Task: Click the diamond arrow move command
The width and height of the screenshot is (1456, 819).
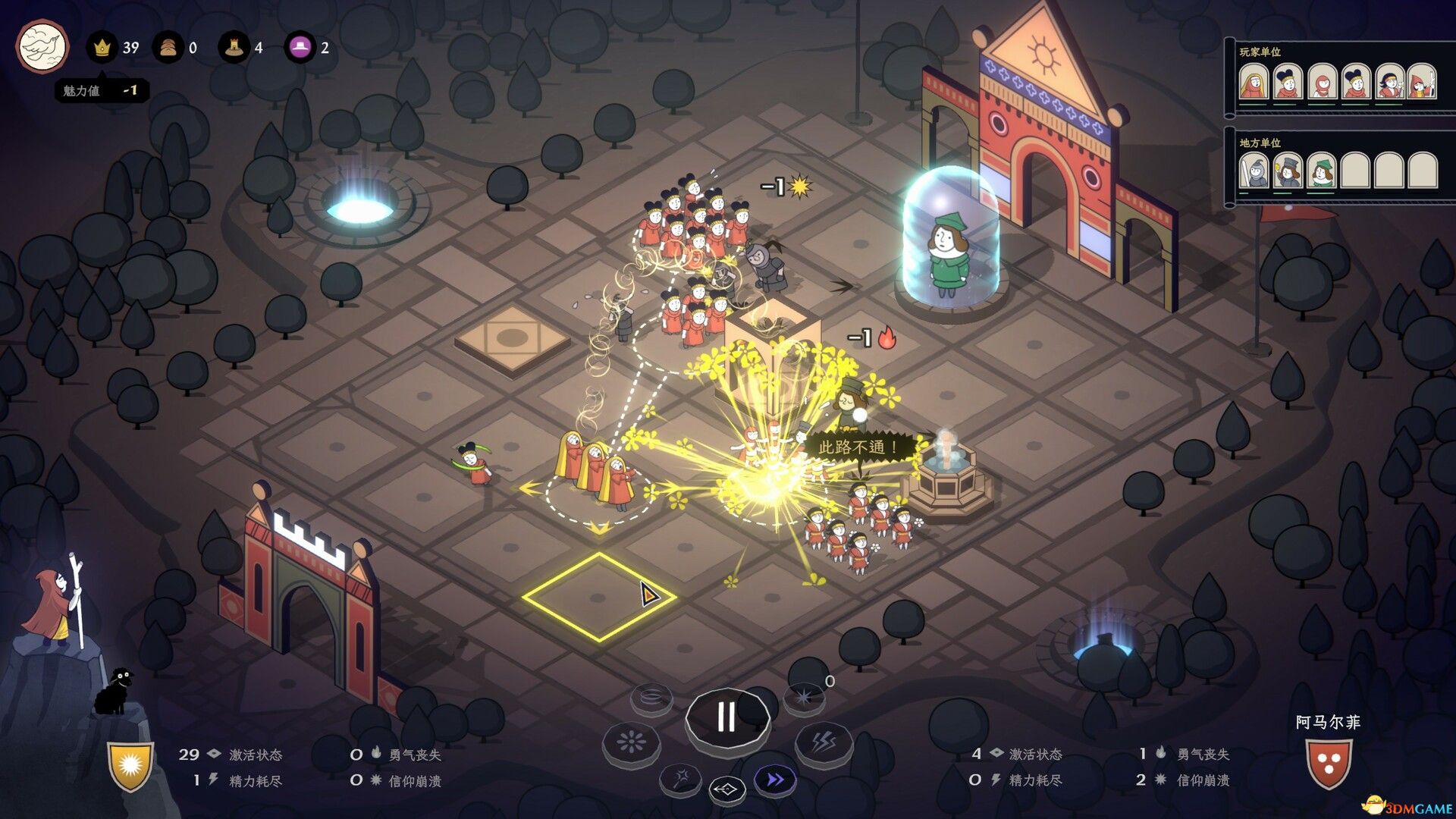Action: [x=726, y=790]
